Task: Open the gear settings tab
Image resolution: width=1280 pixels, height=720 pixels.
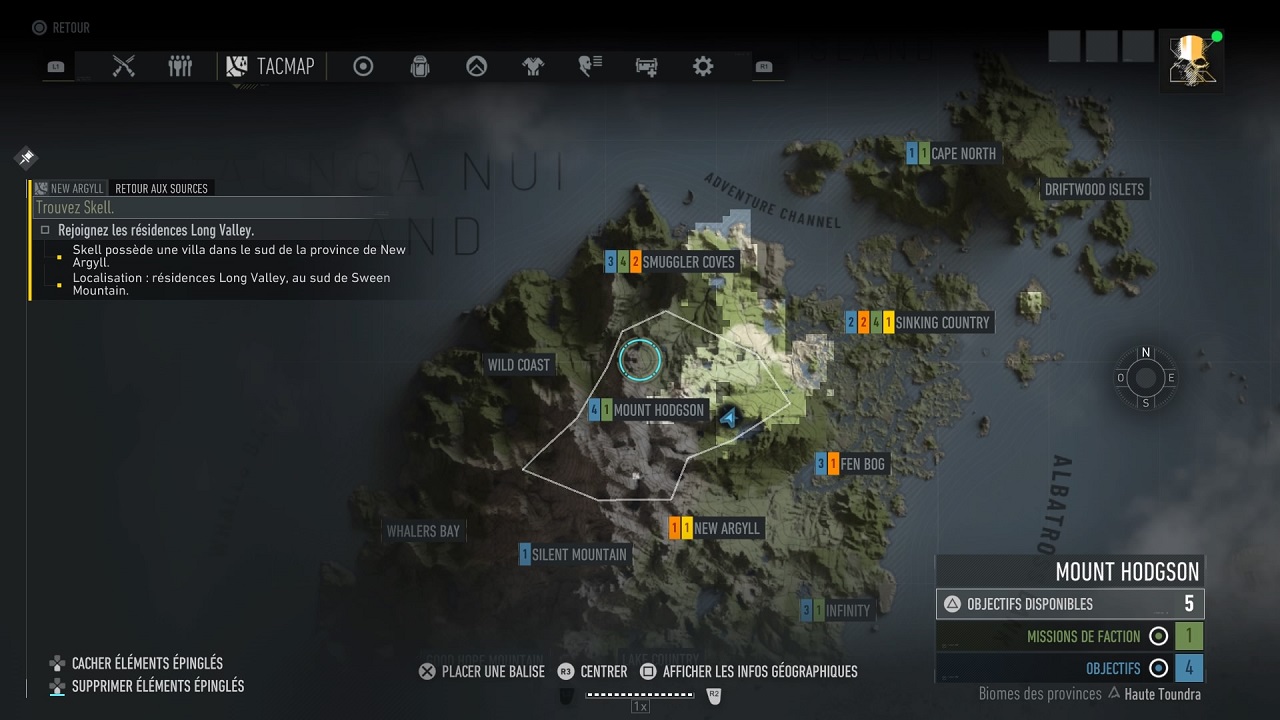Action: pyautogui.click(x=703, y=66)
